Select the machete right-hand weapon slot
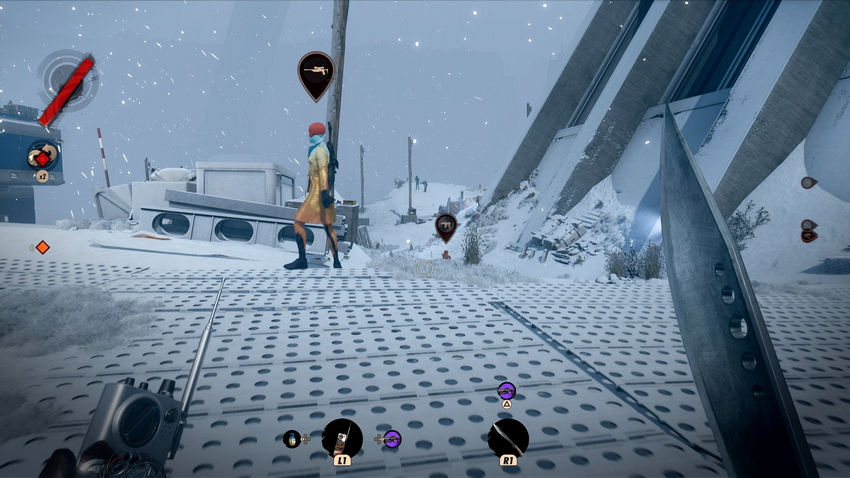This screenshot has width=850, height=478. pos(508,438)
